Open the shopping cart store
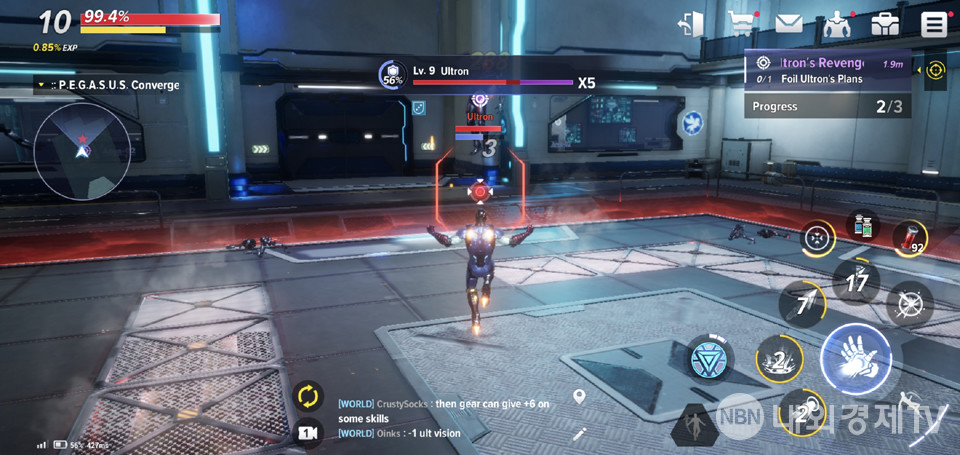Image resolution: width=960 pixels, height=455 pixels. 741,23
